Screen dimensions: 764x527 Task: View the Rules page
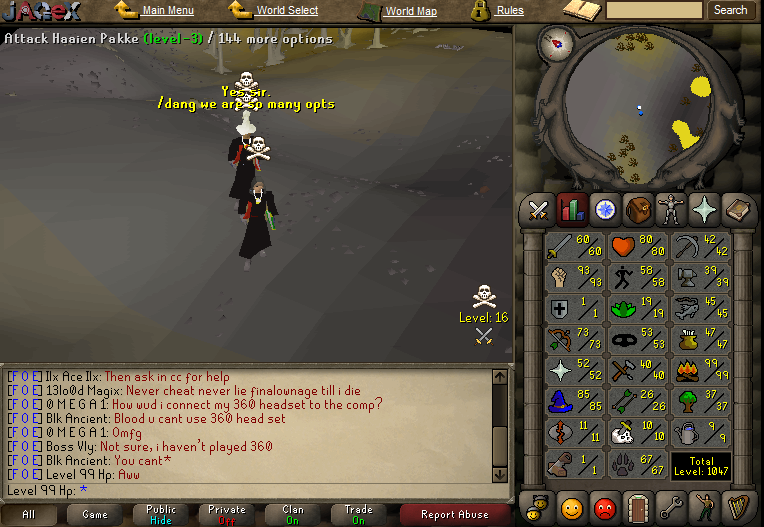[x=510, y=11]
